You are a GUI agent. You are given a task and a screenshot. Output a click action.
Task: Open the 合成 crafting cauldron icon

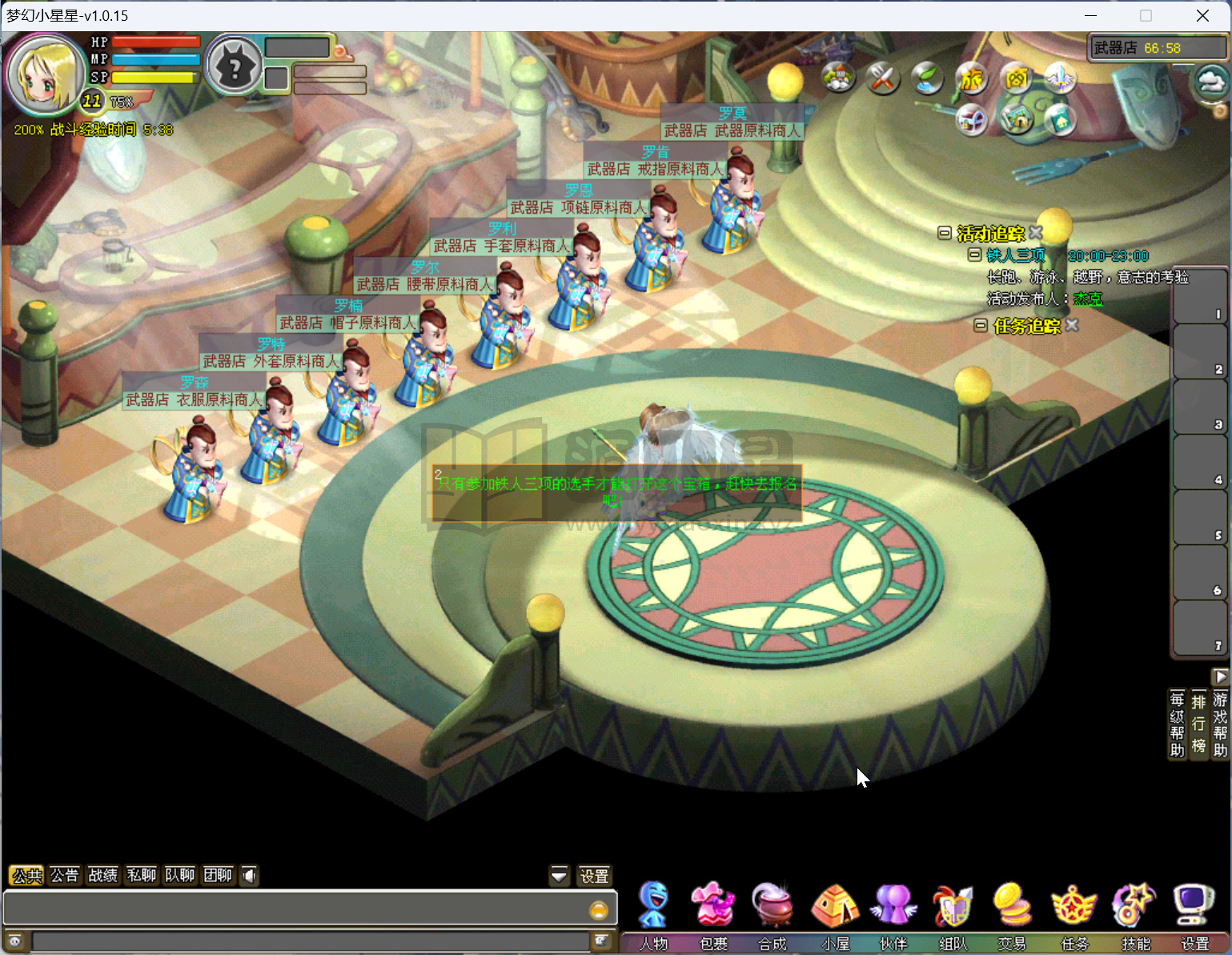click(773, 904)
